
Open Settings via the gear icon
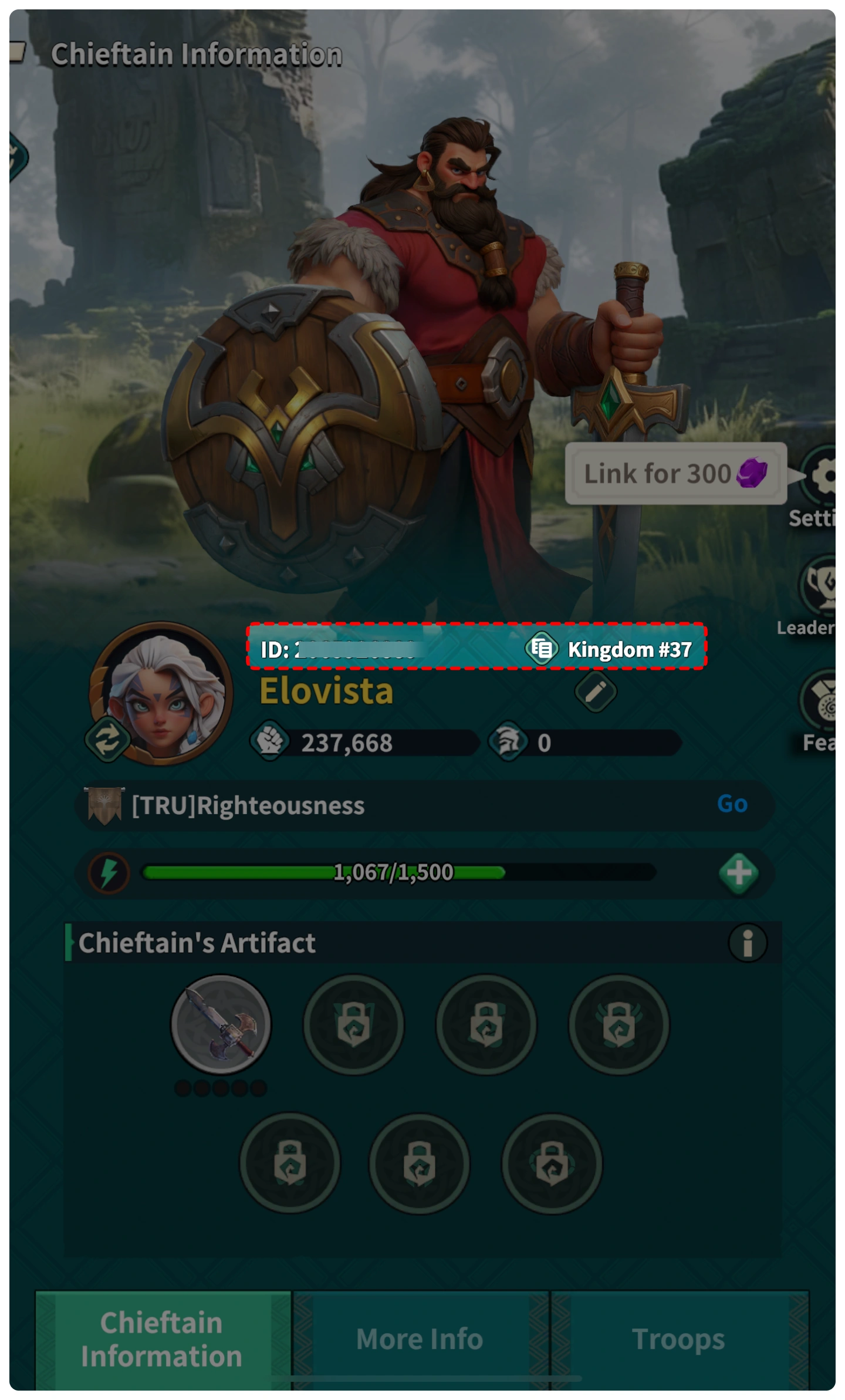824,475
